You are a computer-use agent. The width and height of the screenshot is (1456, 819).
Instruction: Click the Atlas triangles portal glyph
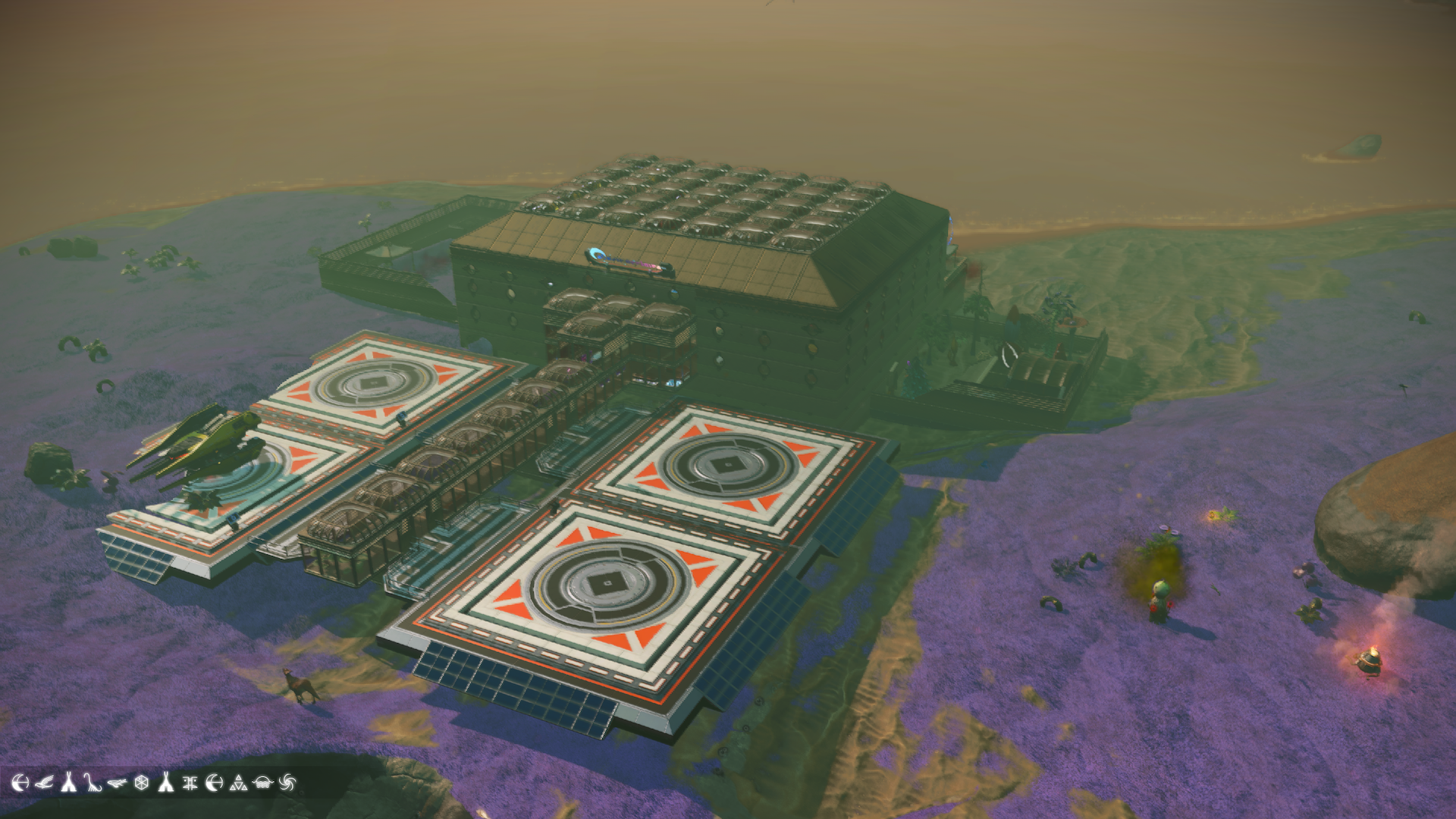[238, 783]
